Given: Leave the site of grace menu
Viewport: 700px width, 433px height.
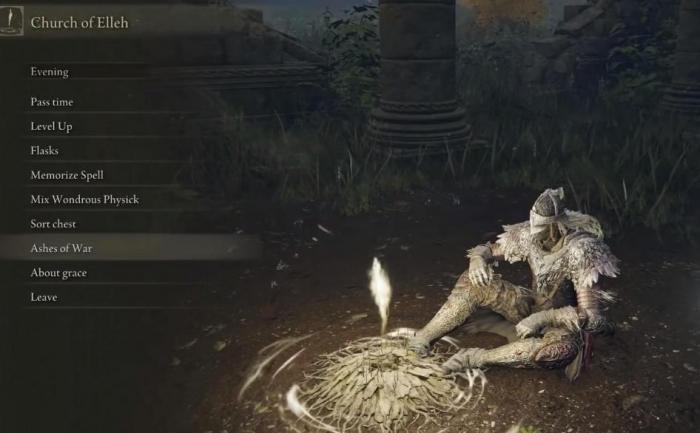Looking at the screenshot, I should click(x=44, y=297).
